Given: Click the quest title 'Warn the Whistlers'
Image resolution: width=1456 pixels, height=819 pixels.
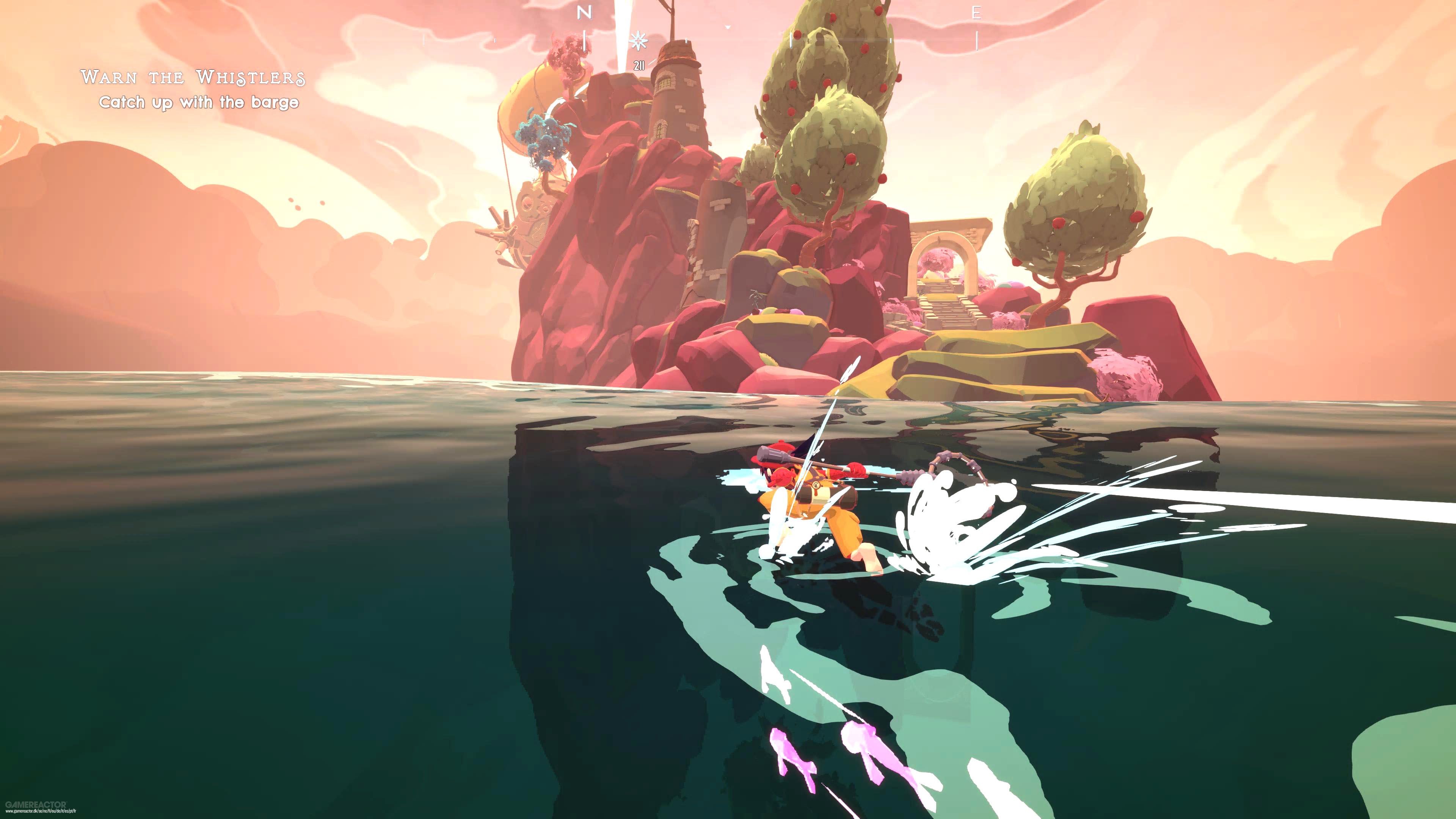Looking at the screenshot, I should [x=195, y=77].
